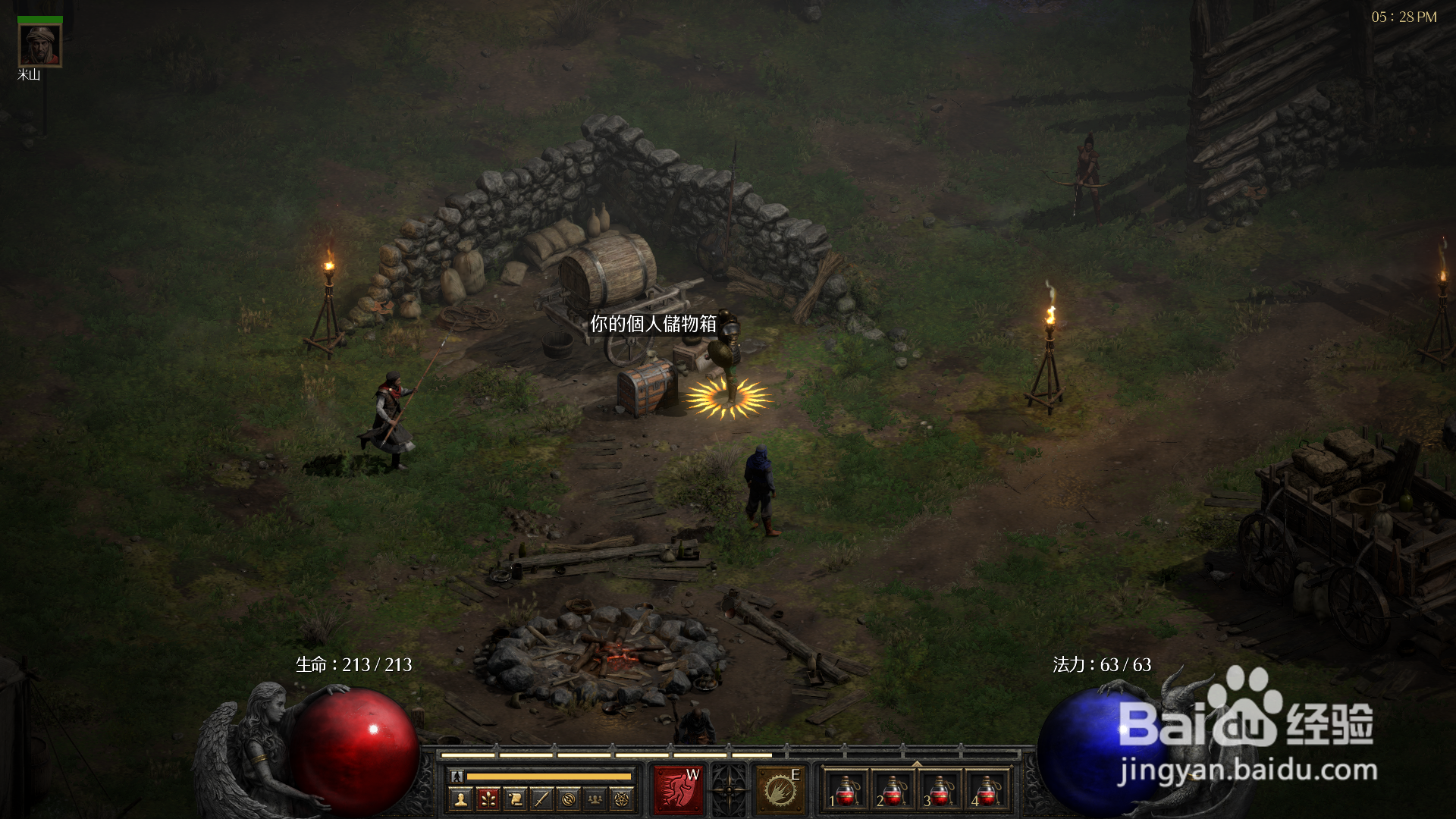Use the healing potion in belt slot 4
The height and width of the screenshot is (819, 1456).
click(987, 790)
